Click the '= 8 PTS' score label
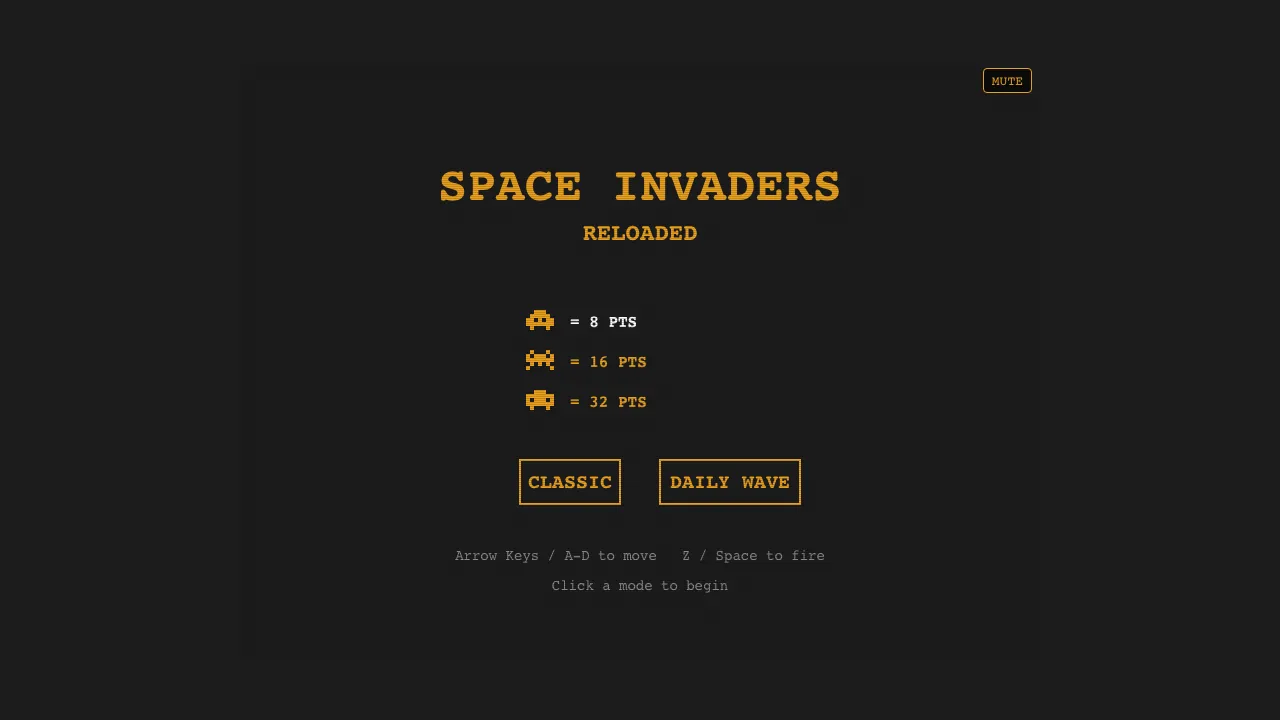 click(604, 321)
